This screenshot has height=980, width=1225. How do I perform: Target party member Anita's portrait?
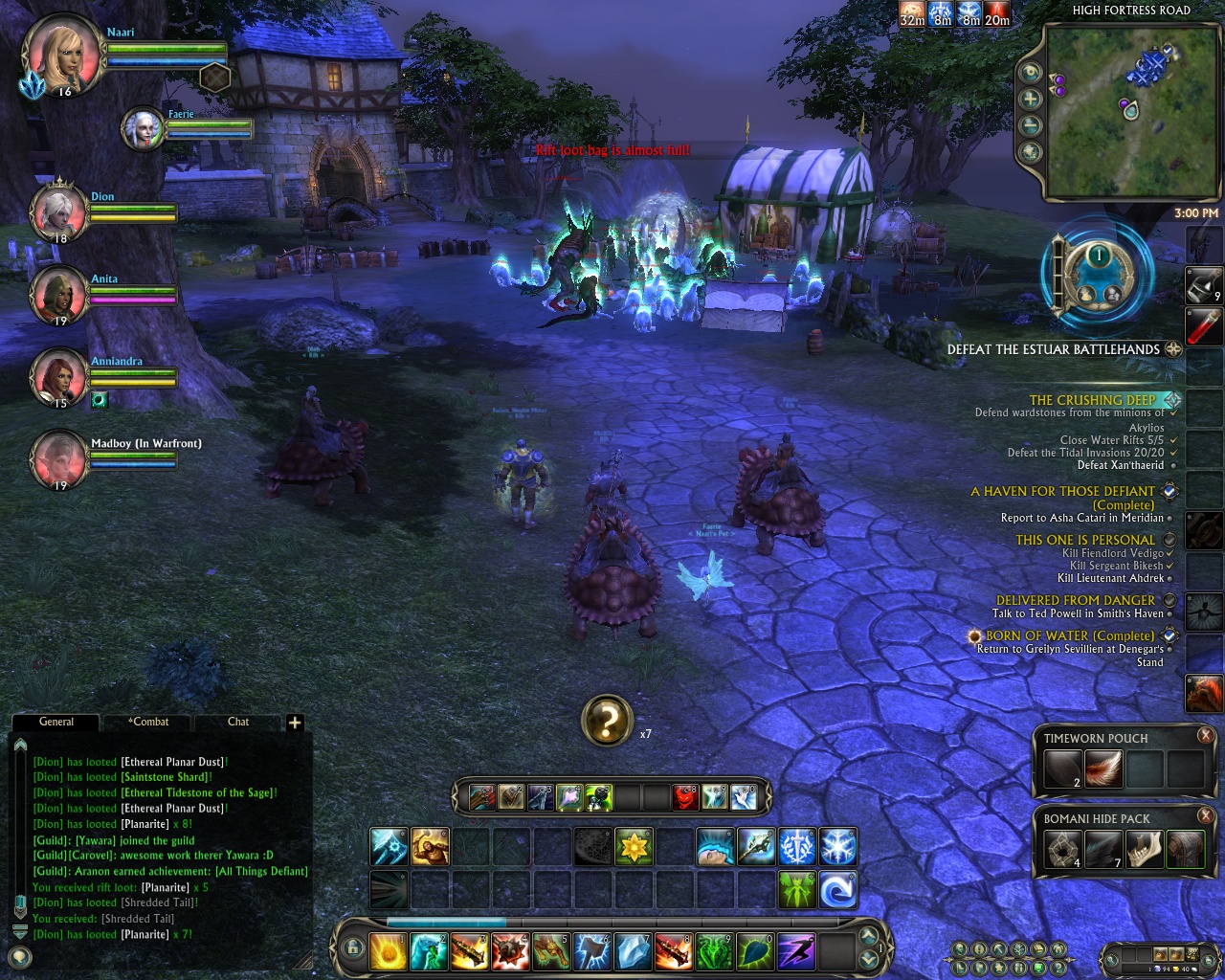pos(57,295)
